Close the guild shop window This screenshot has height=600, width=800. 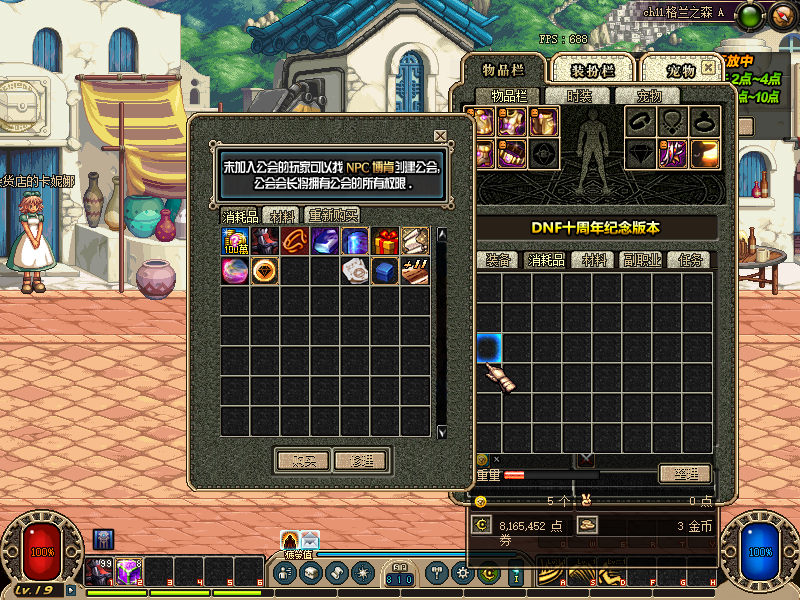pyautogui.click(x=440, y=136)
